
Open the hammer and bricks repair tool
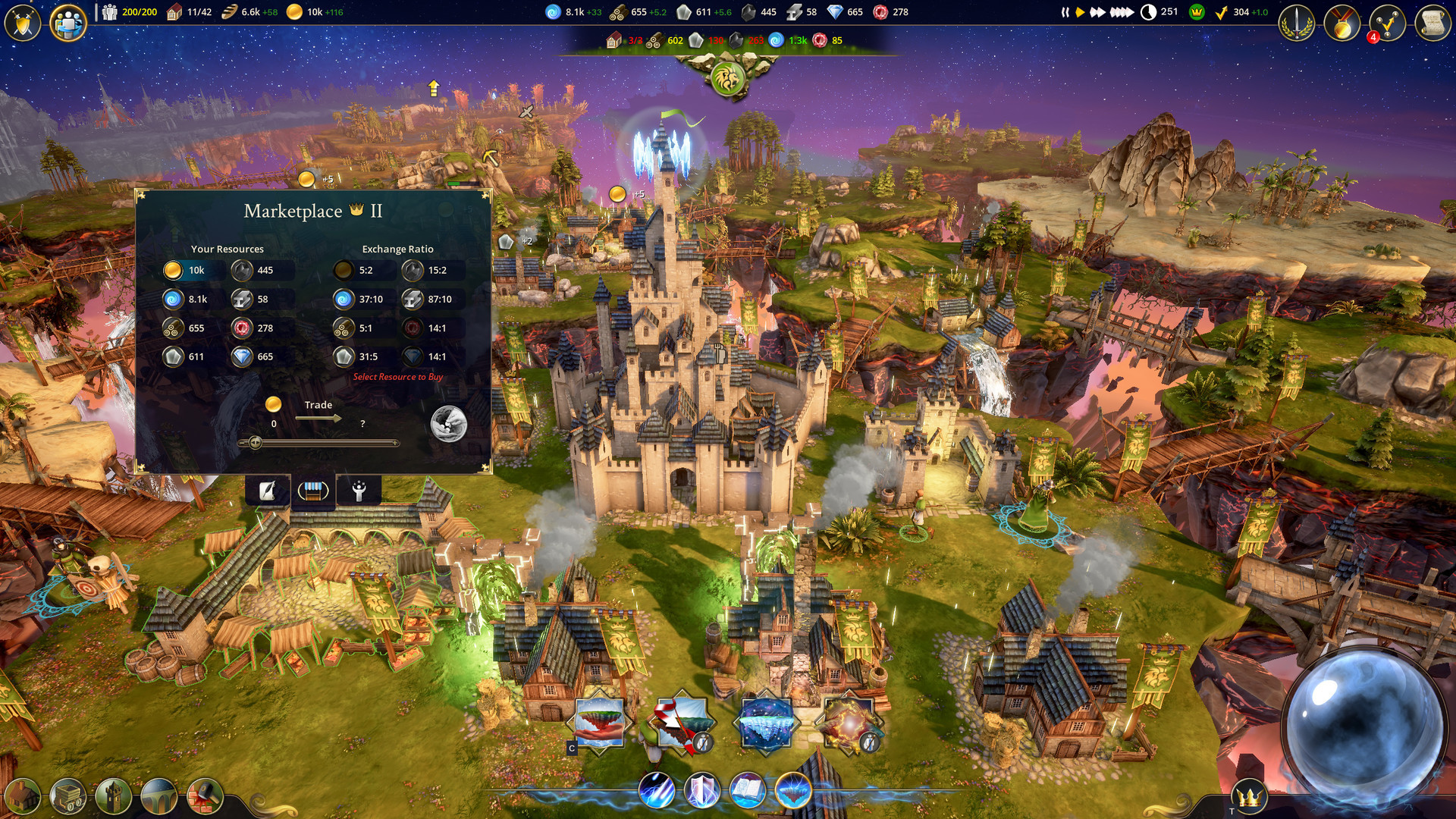(x=205, y=796)
